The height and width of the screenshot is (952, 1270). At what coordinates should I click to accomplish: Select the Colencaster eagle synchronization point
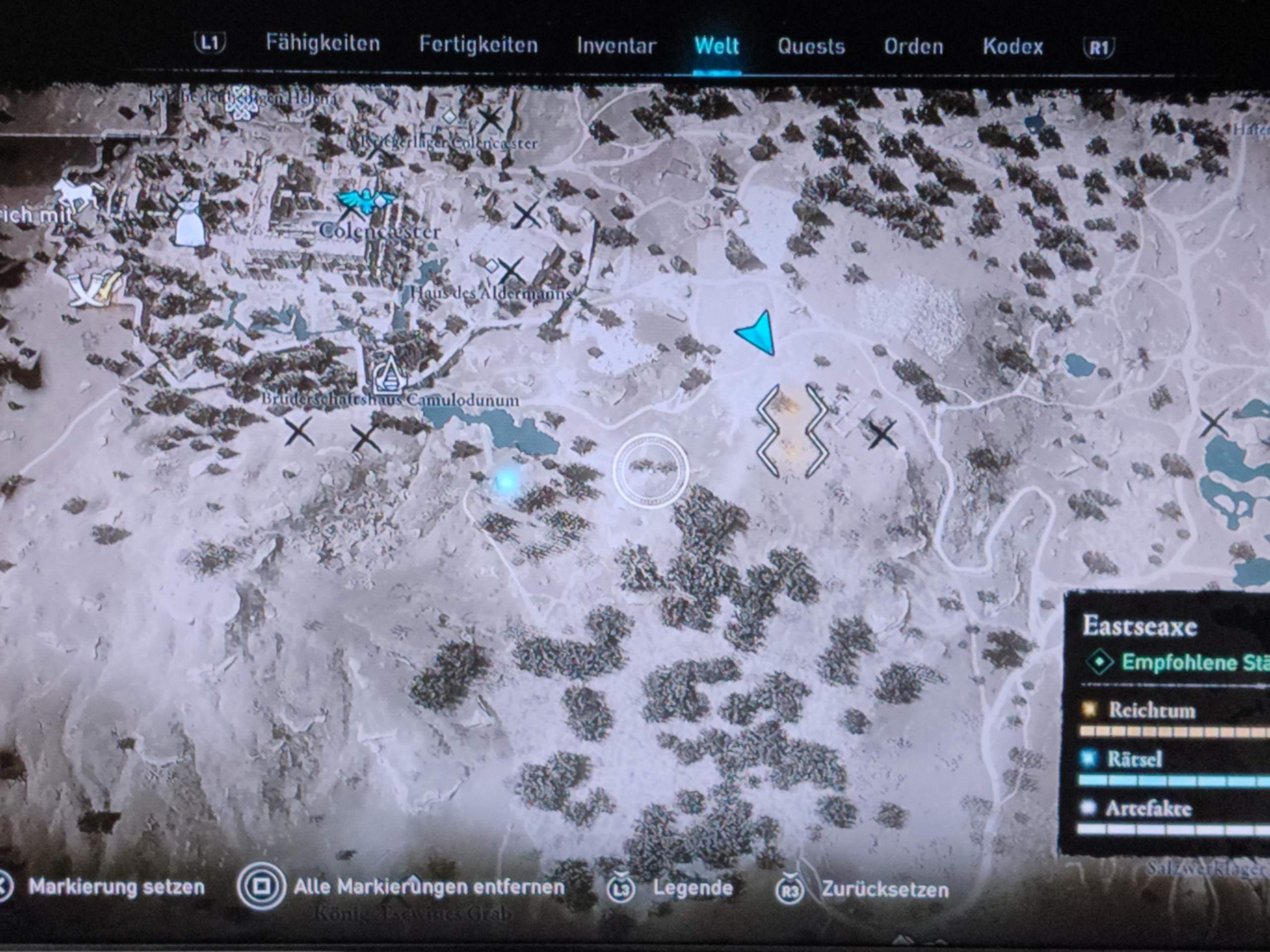(366, 200)
